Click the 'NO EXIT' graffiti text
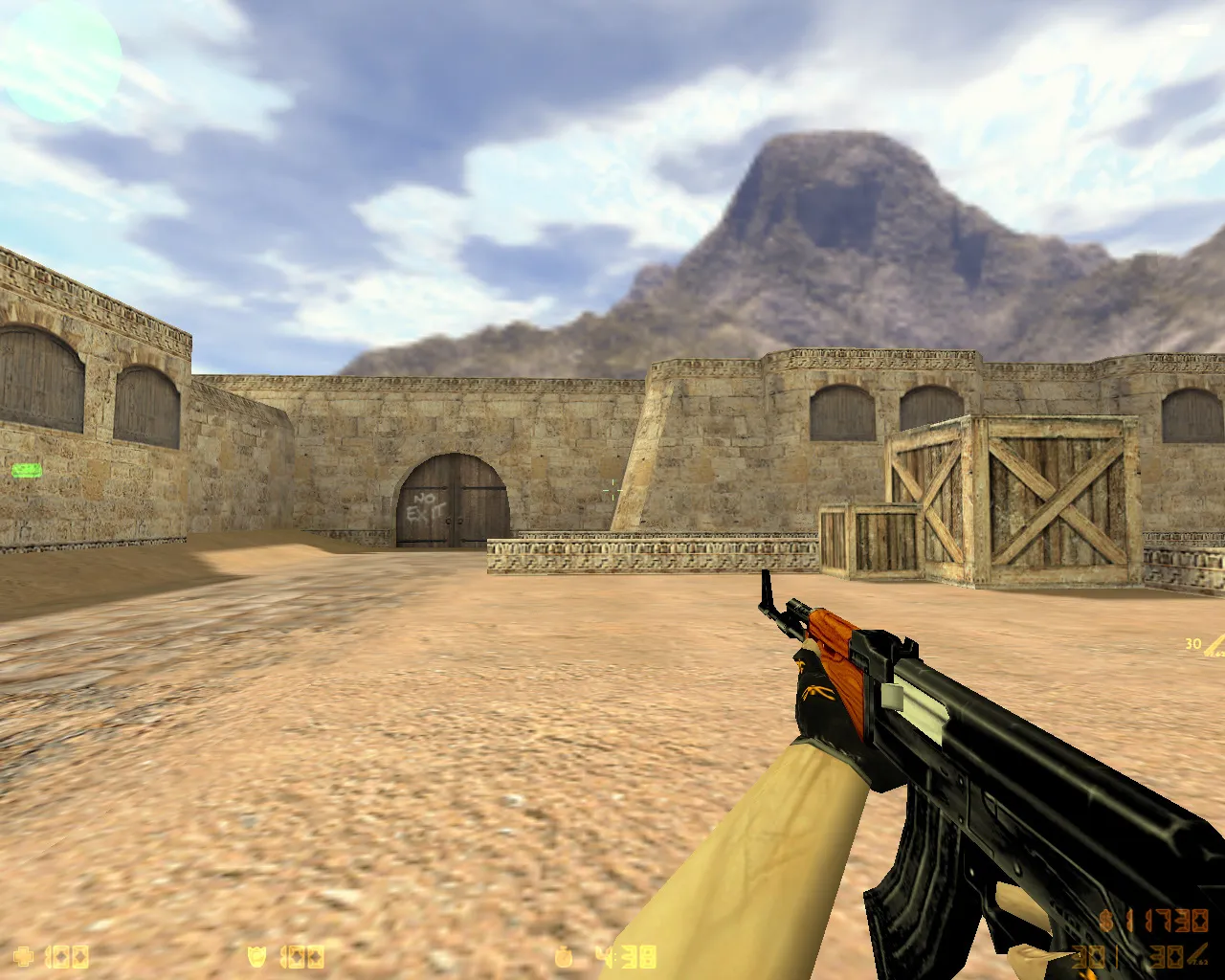 (428, 505)
